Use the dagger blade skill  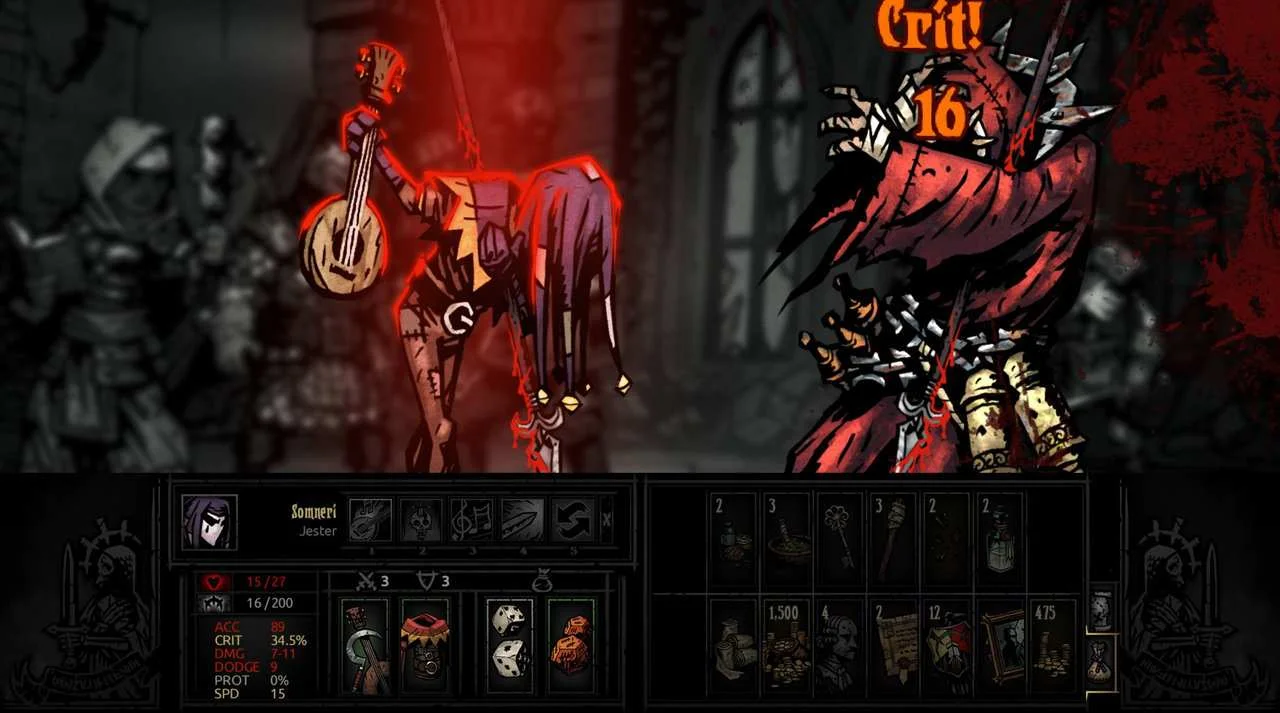pyautogui.click(x=522, y=520)
